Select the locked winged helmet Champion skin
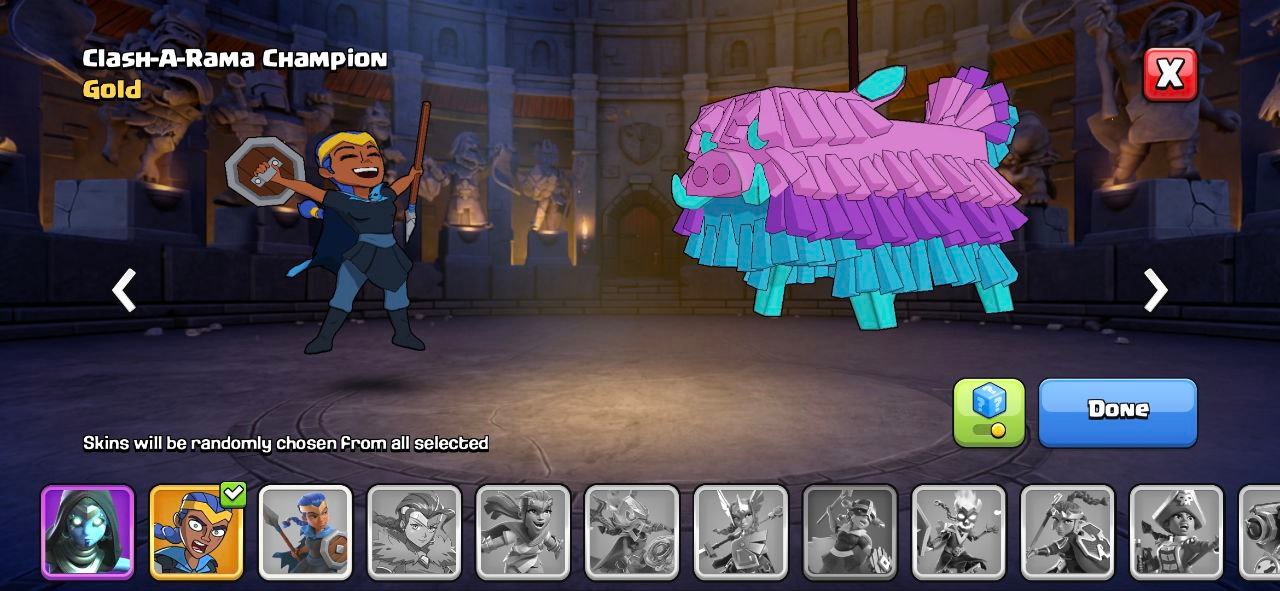This screenshot has width=1280, height=591. [x=741, y=532]
